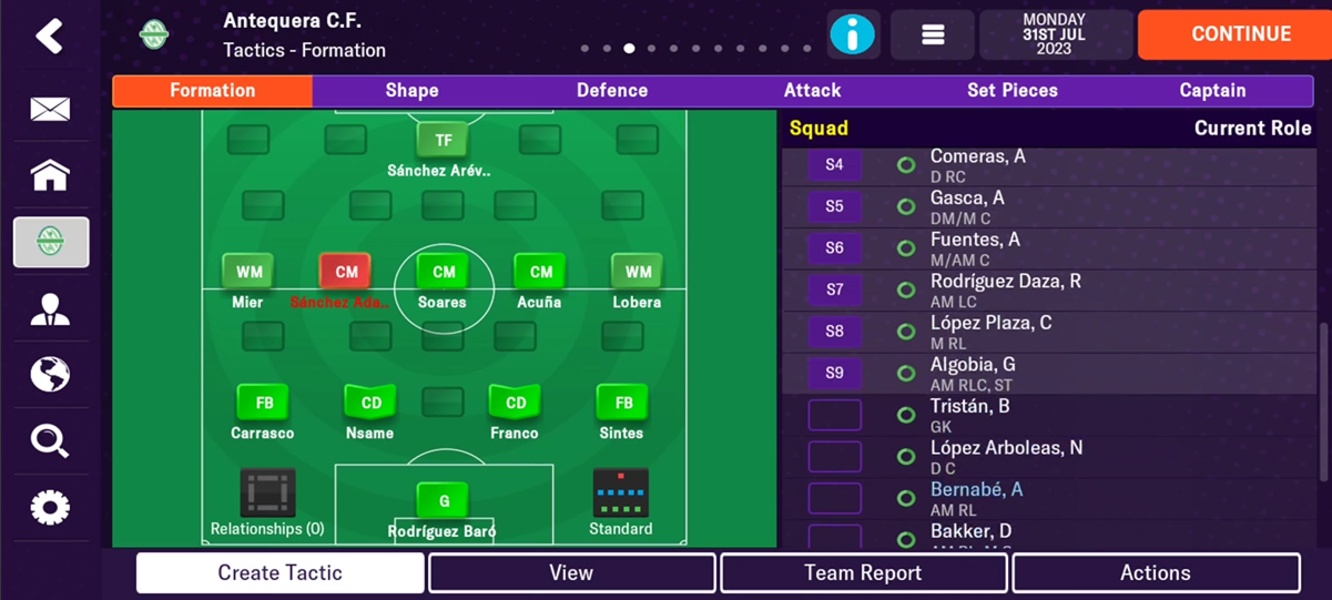The width and height of the screenshot is (1332, 600).
Task: Create a new tactic
Action: coord(280,573)
